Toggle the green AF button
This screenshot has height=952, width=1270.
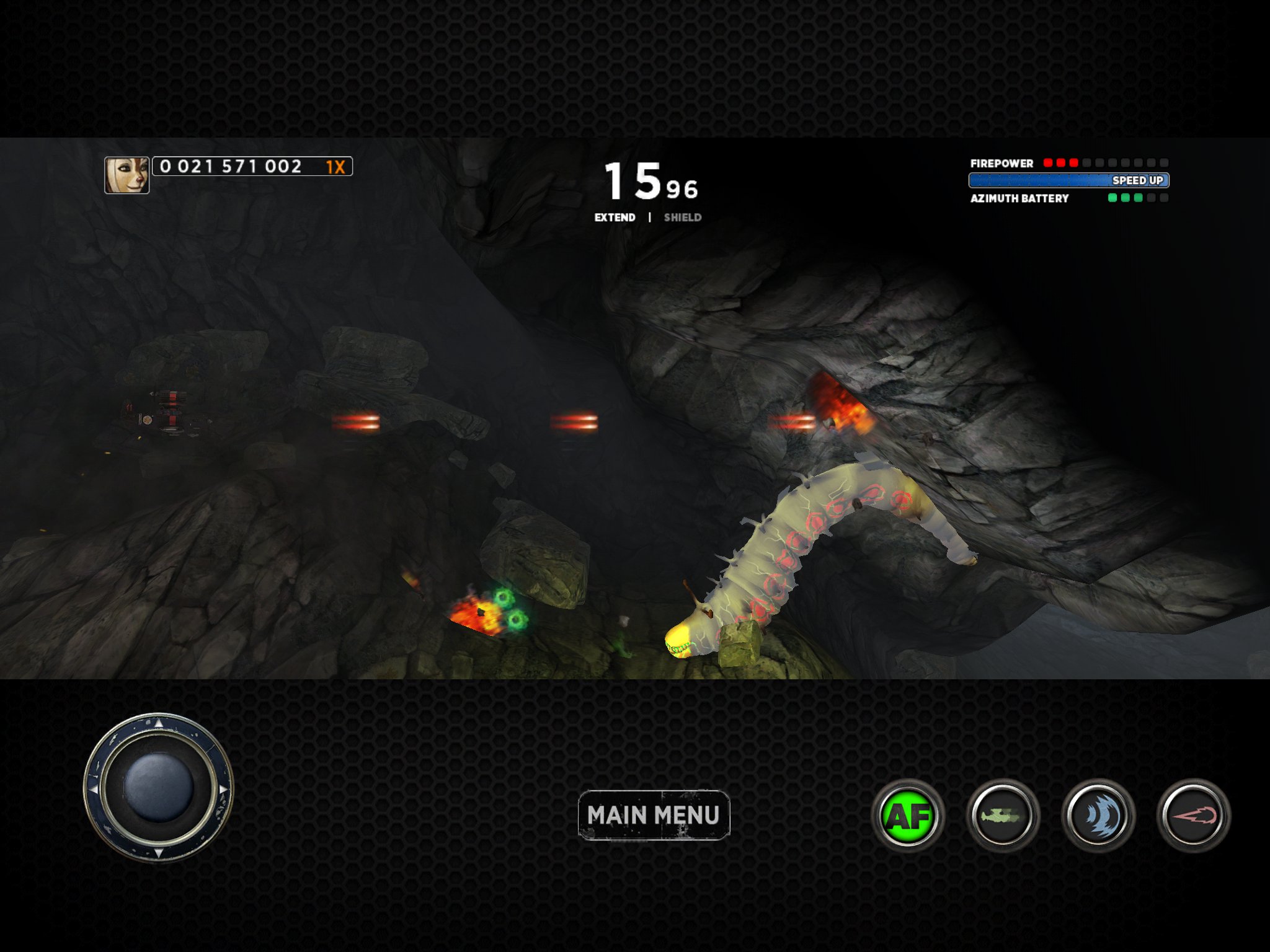pos(908,816)
